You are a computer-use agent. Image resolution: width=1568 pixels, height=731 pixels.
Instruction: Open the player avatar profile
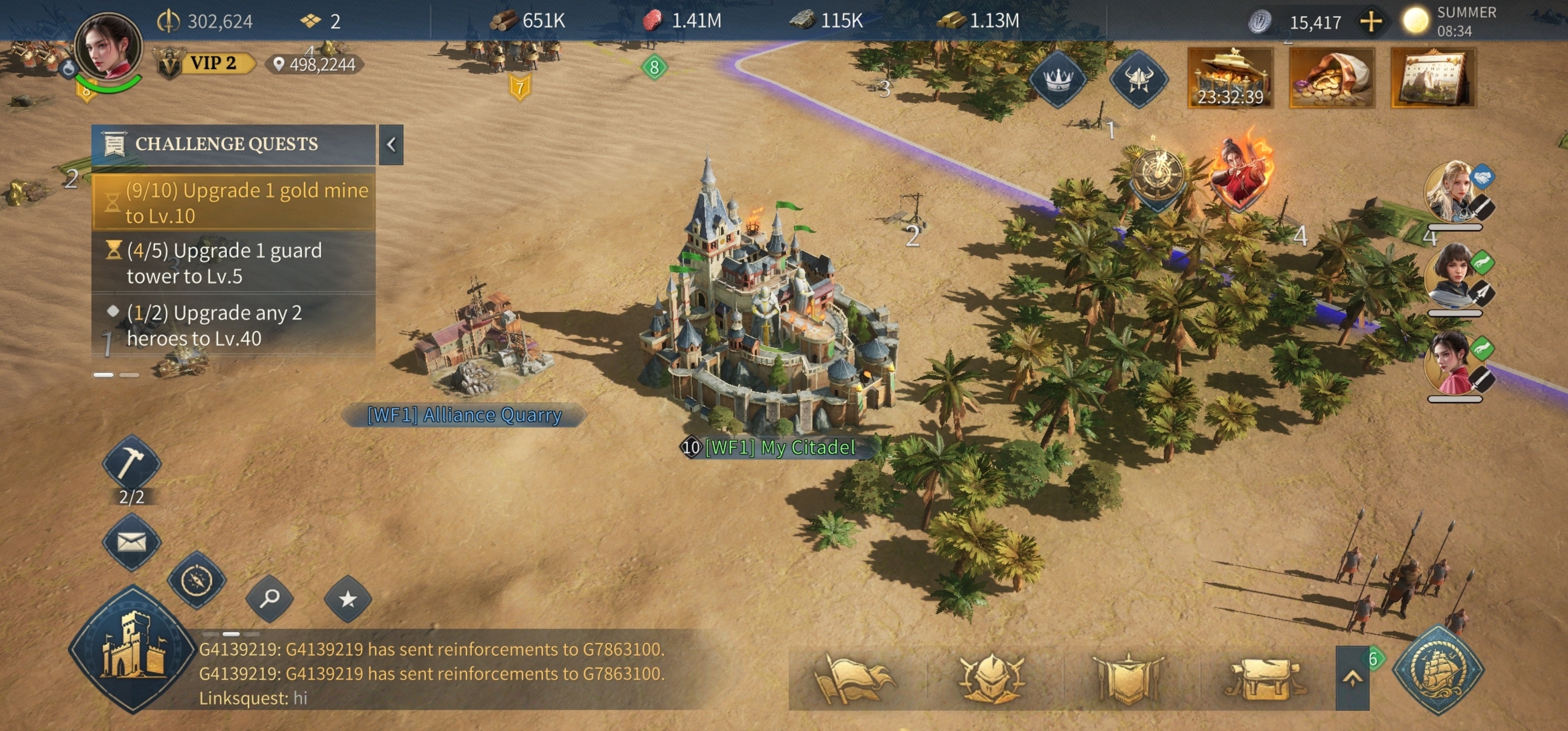coord(108,49)
